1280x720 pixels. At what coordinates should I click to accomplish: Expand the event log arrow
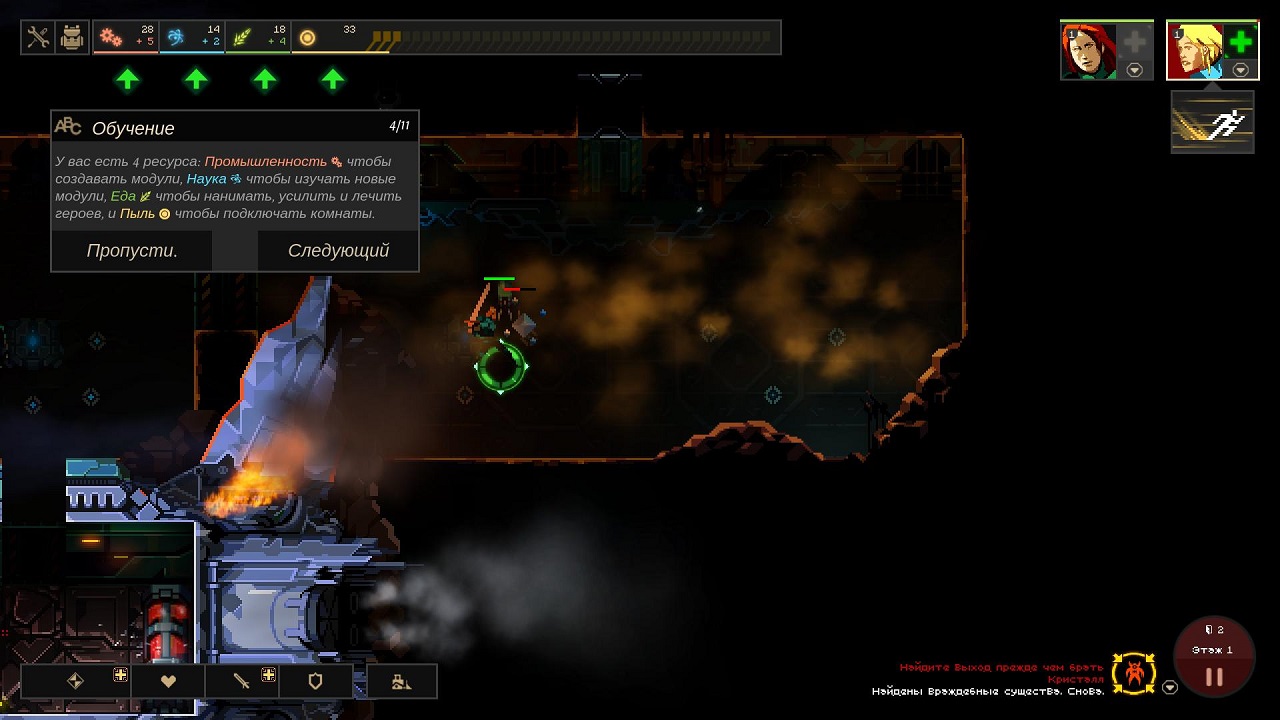tap(1170, 687)
